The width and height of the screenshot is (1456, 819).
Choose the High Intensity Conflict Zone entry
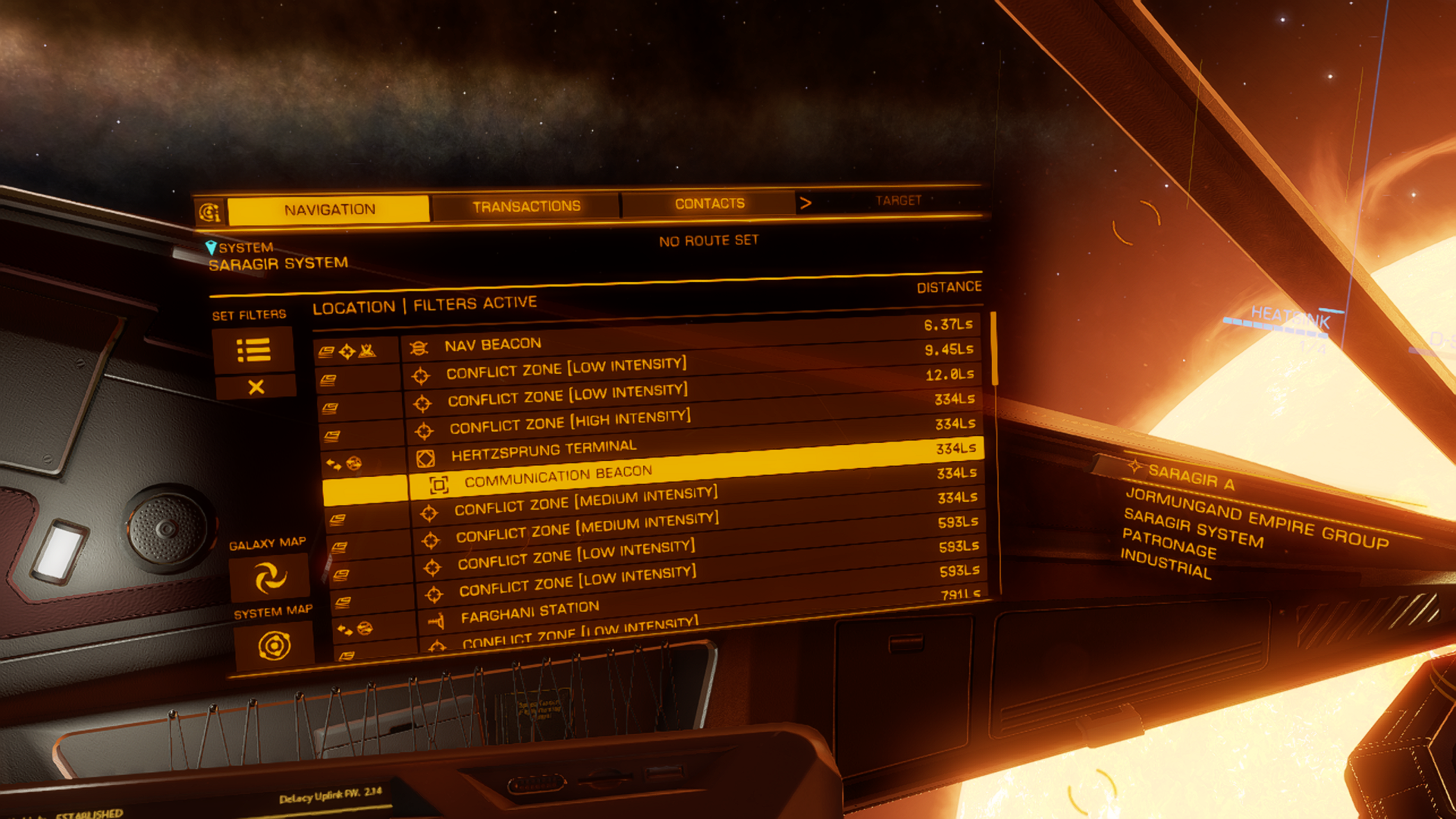coord(569,421)
